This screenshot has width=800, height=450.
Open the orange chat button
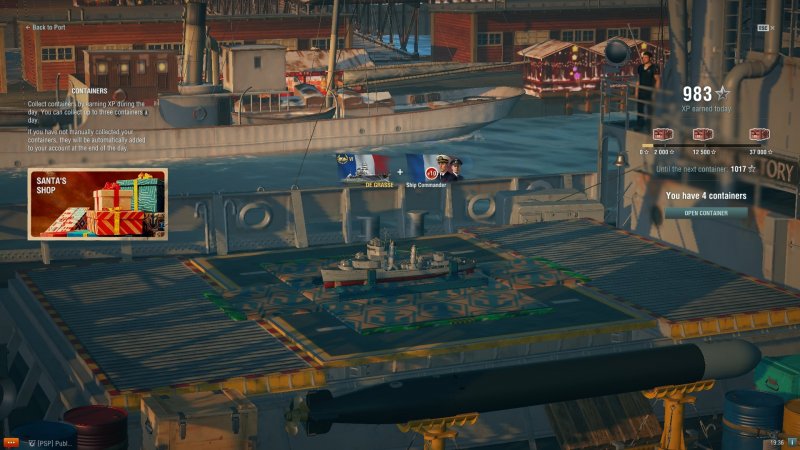pyautogui.click(x=11, y=441)
